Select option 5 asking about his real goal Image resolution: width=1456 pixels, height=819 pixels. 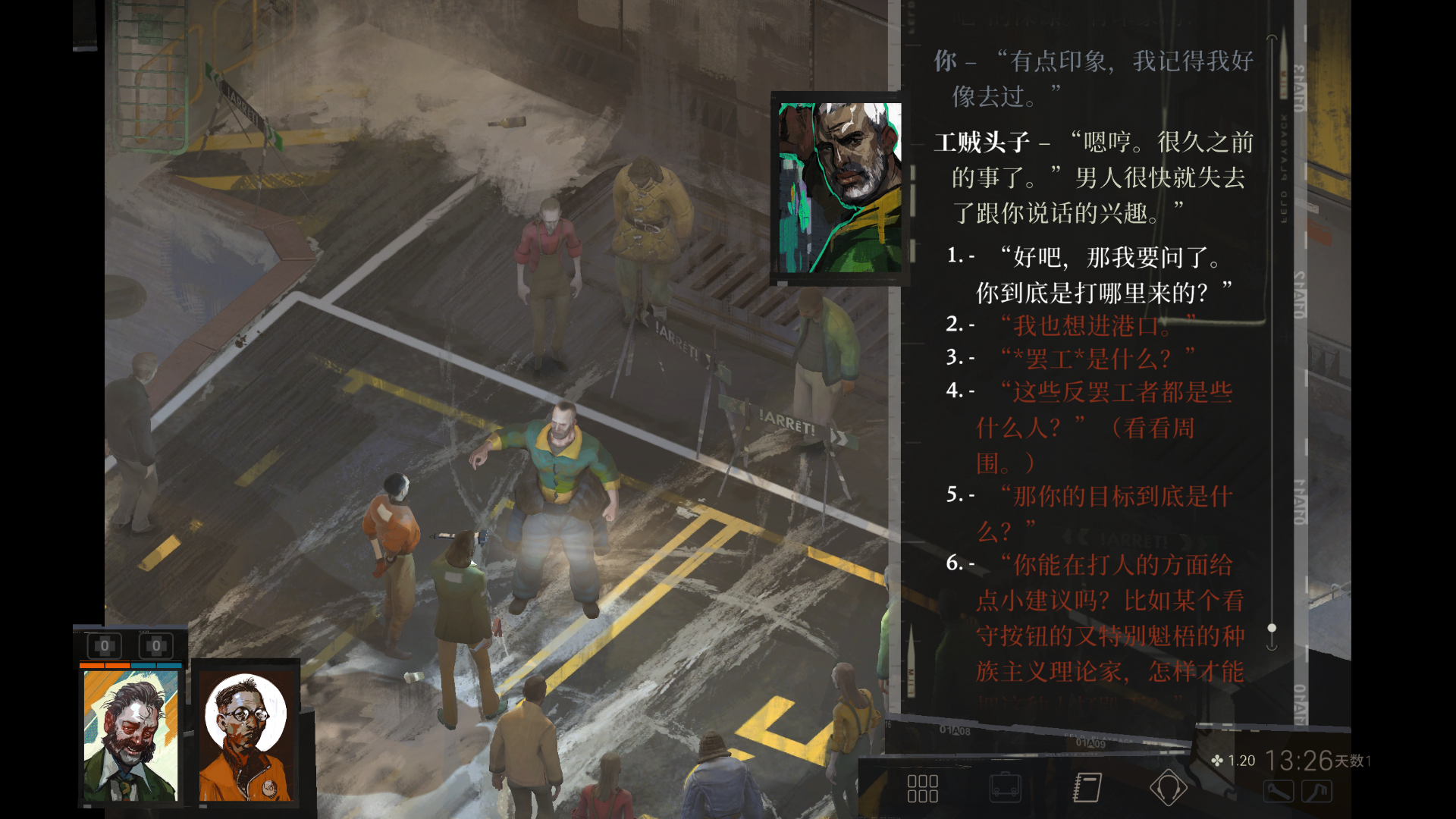coord(1092,513)
